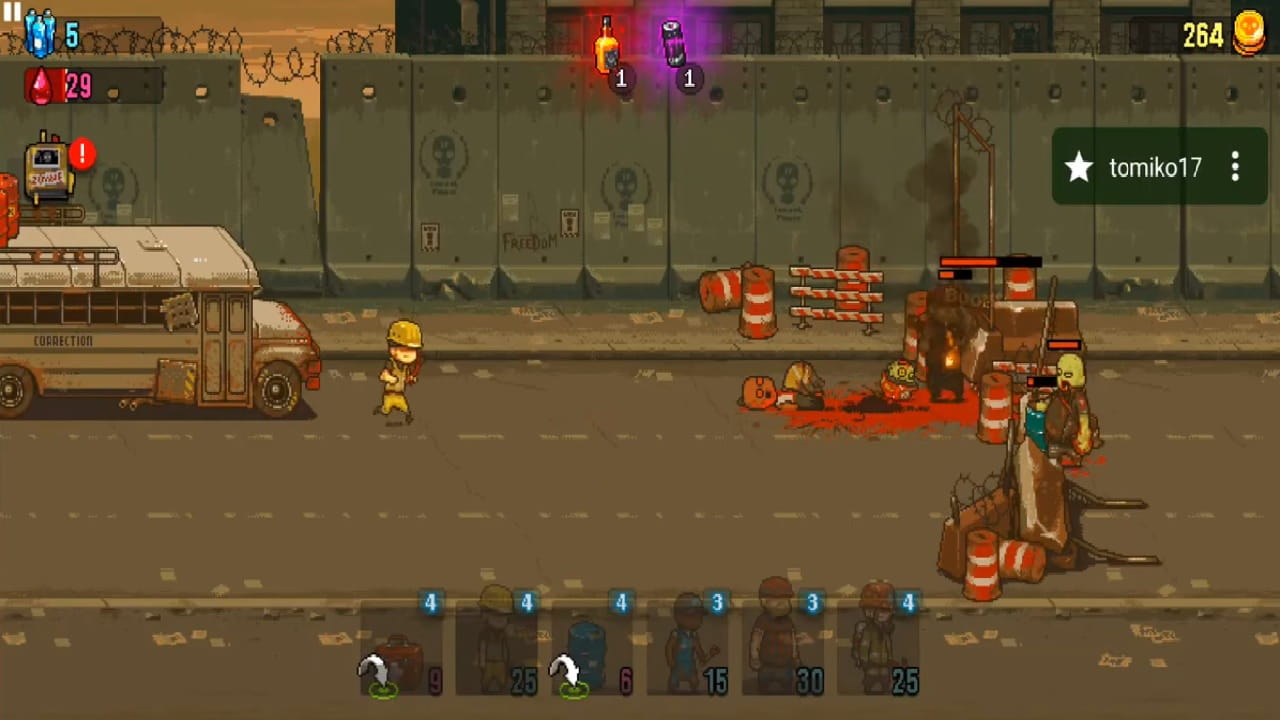
Task: Tap the blue gasoline canister counter icon
Action: 38,30
